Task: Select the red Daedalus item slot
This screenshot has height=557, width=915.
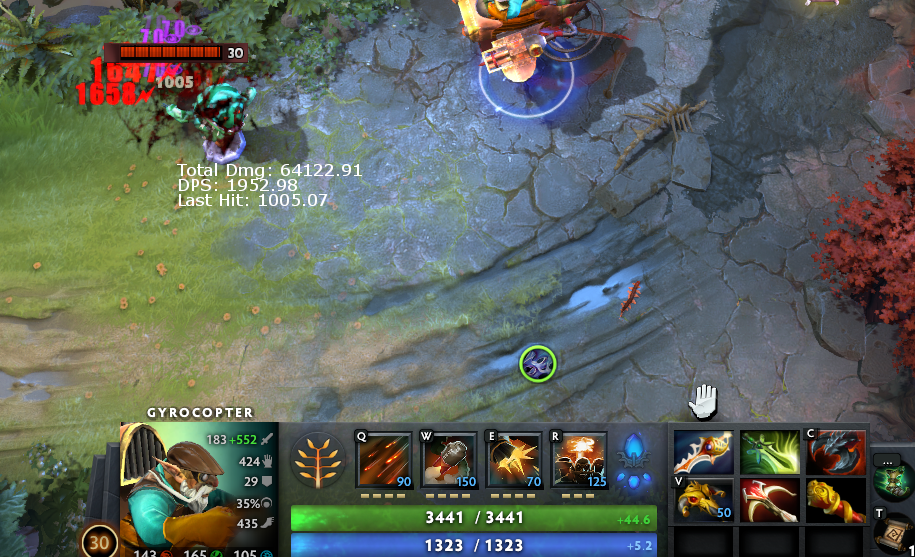Action: pos(770,499)
